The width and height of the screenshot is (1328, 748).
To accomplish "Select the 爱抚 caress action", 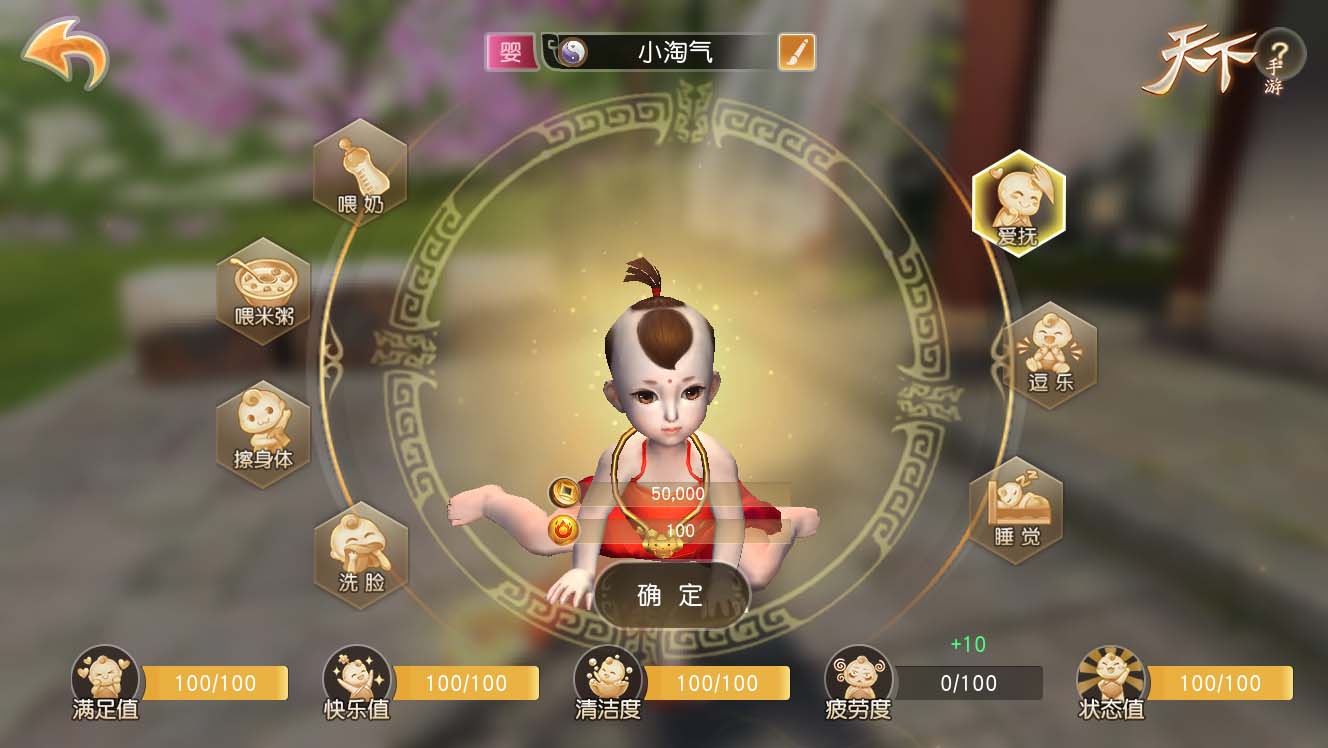I will point(1018,204).
